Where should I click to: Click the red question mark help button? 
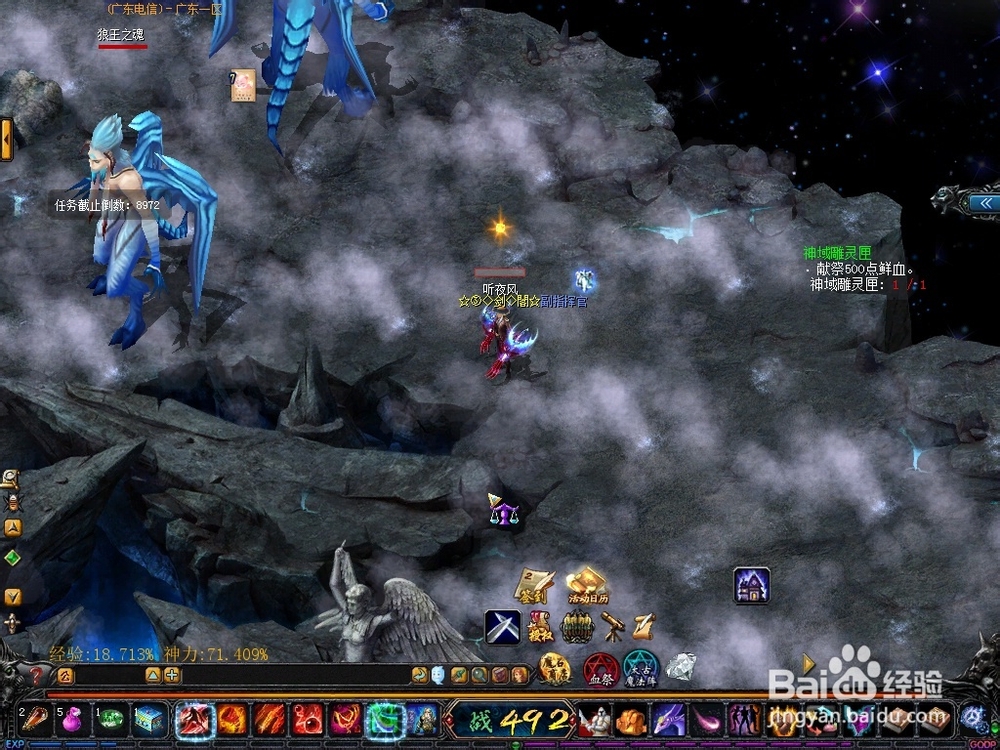point(36,675)
